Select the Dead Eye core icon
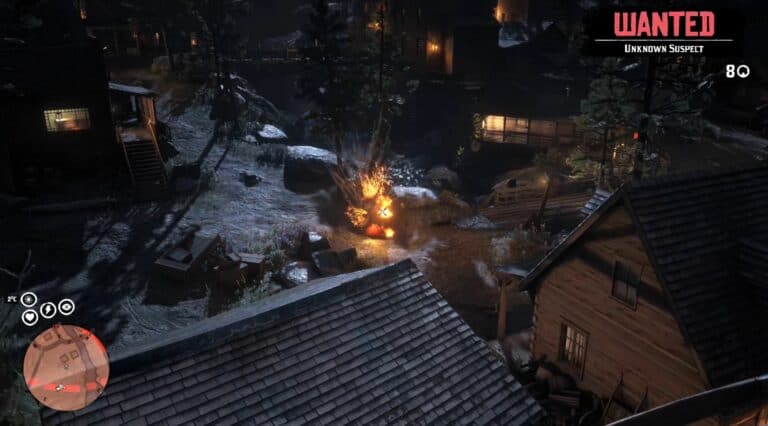The height and width of the screenshot is (426, 768). point(66,307)
